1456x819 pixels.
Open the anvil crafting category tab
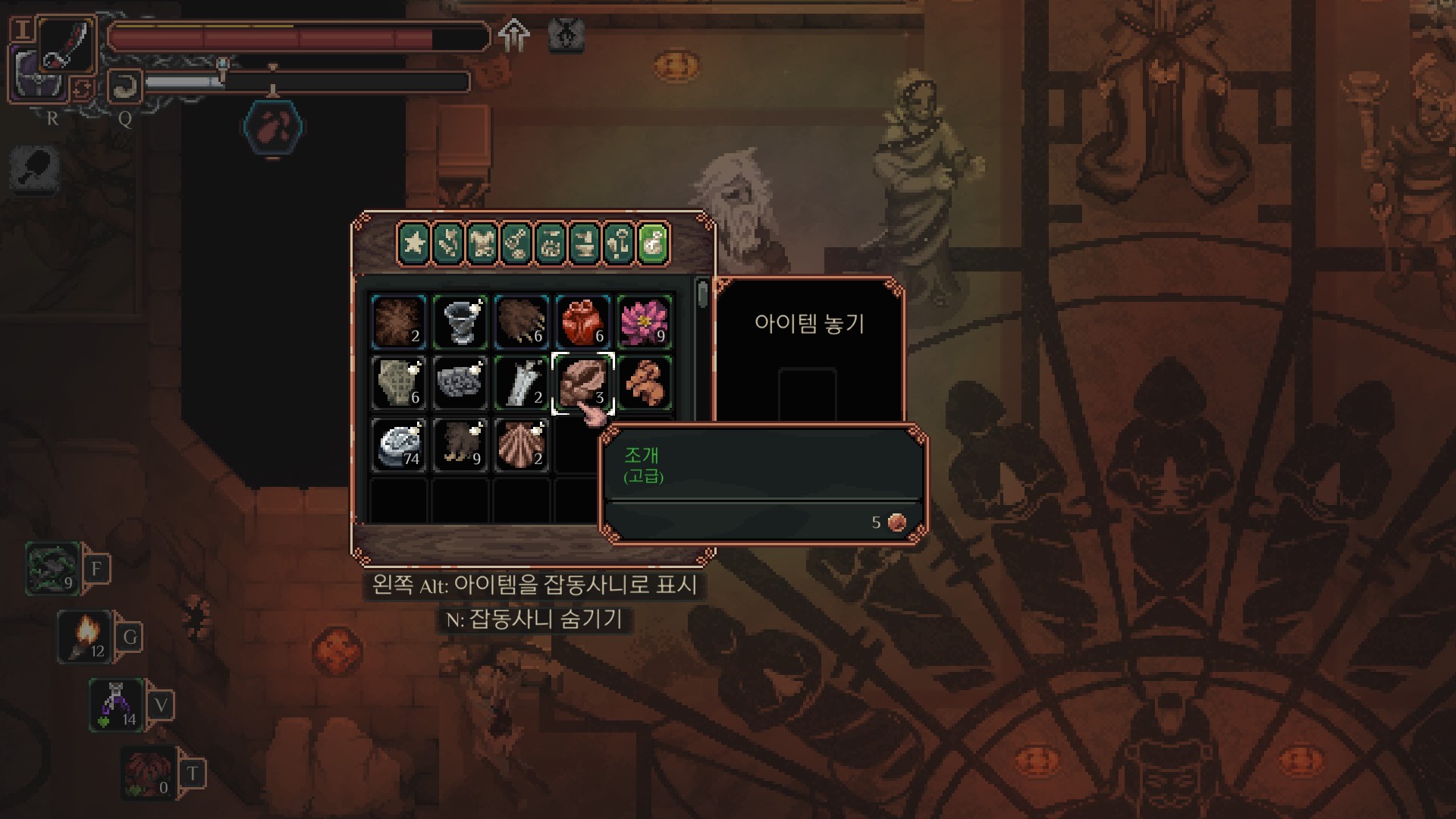(x=585, y=244)
